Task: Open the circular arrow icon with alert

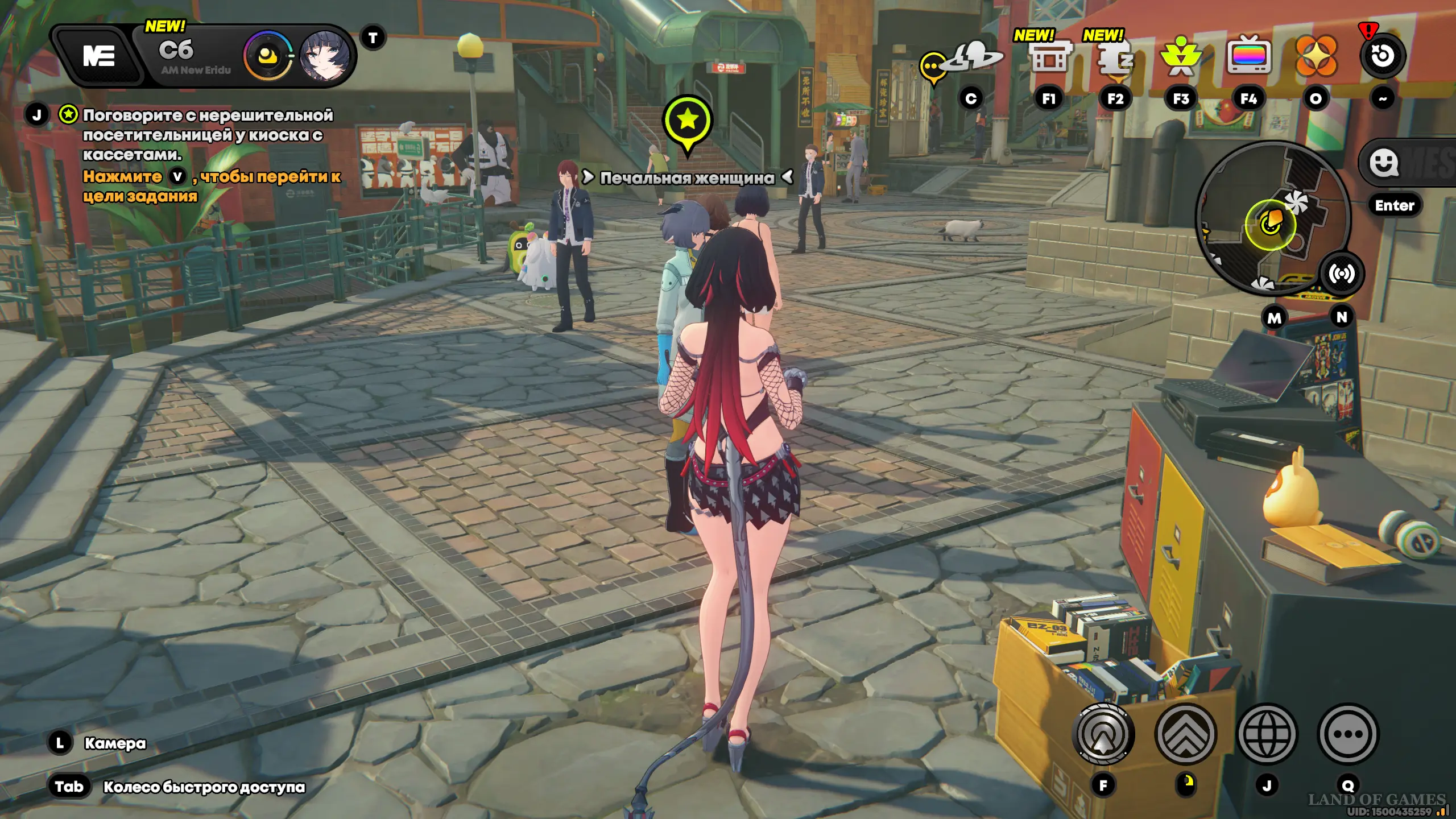Action: [1382, 56]
